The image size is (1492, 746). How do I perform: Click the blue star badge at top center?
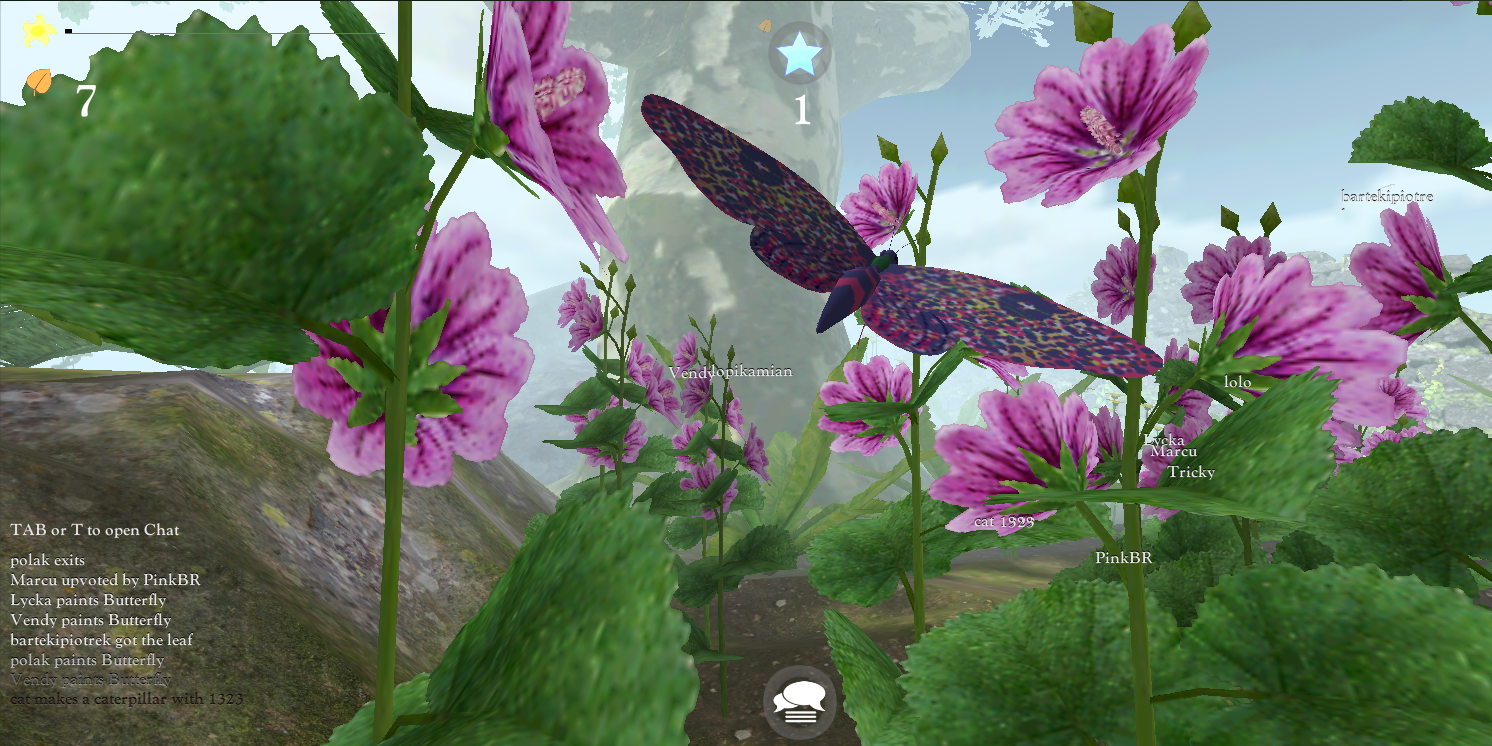(x=798, y=53)
